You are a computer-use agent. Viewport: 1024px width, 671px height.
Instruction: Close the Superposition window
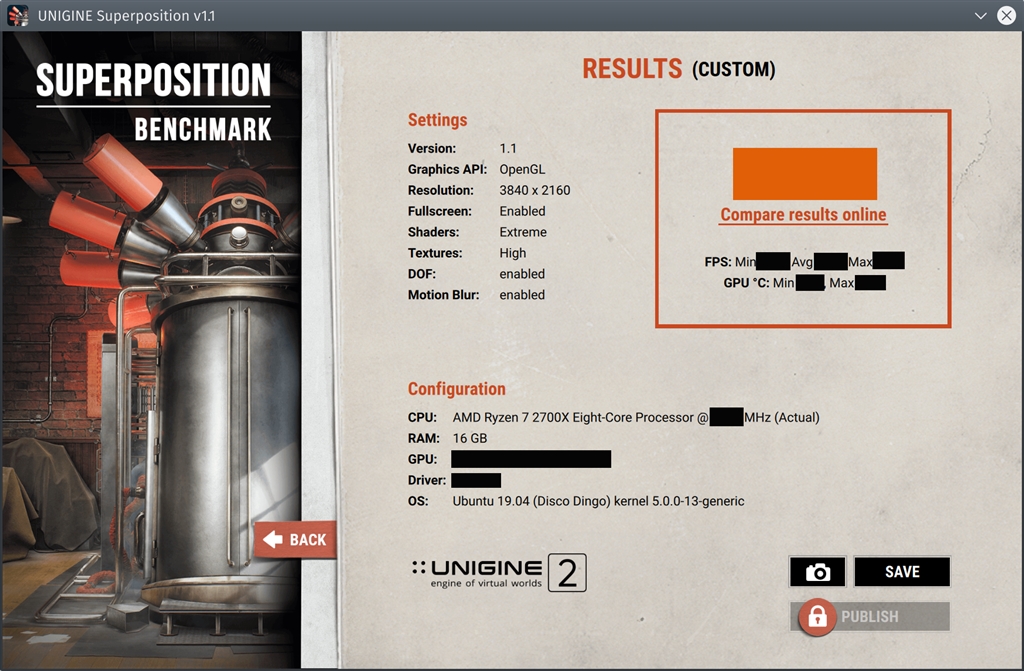1006,16
